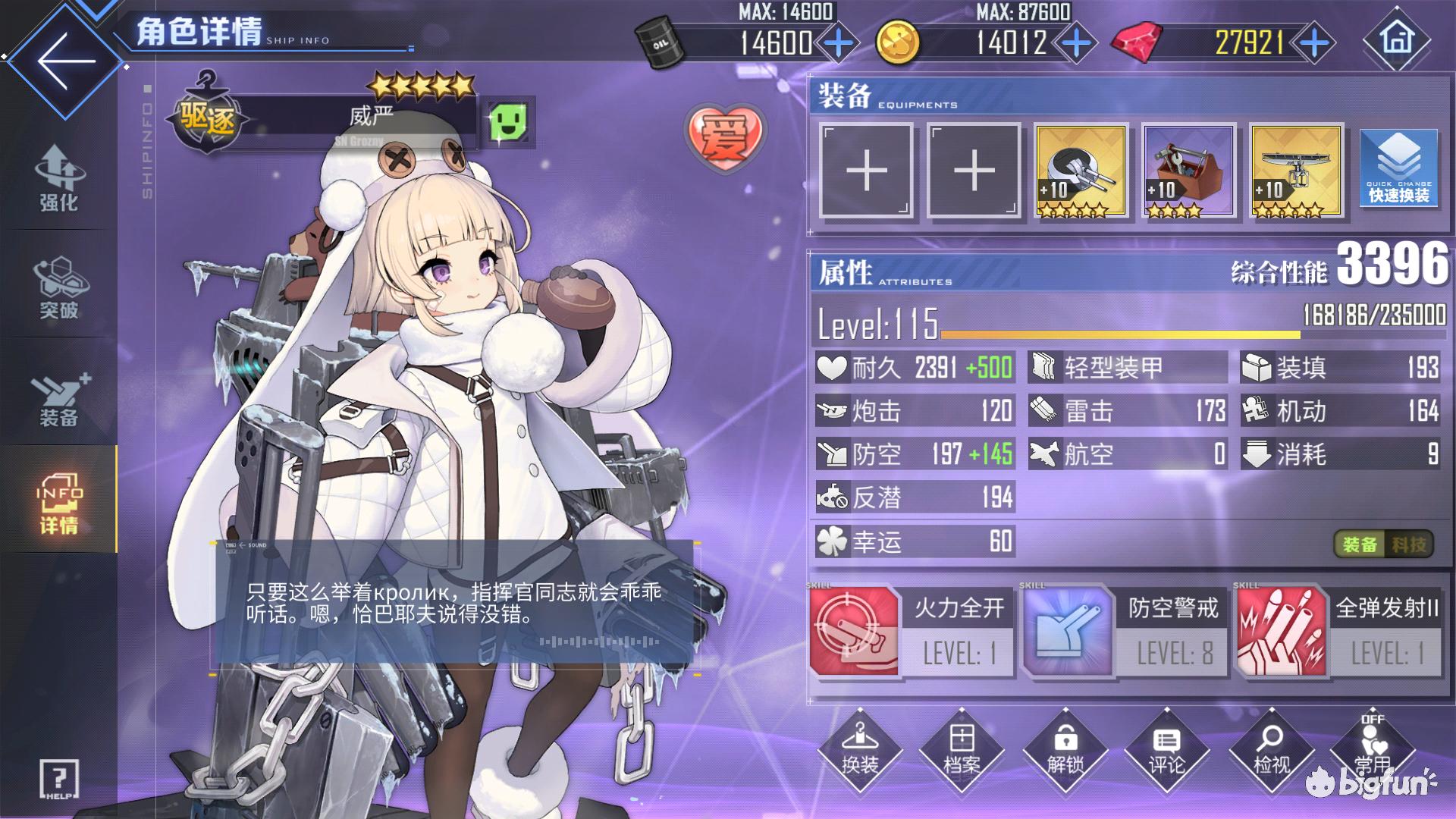The height and width of the screenshot is (819, 1456).
Task: Open the 换装 skin change menu
Action: coord(860,748)
